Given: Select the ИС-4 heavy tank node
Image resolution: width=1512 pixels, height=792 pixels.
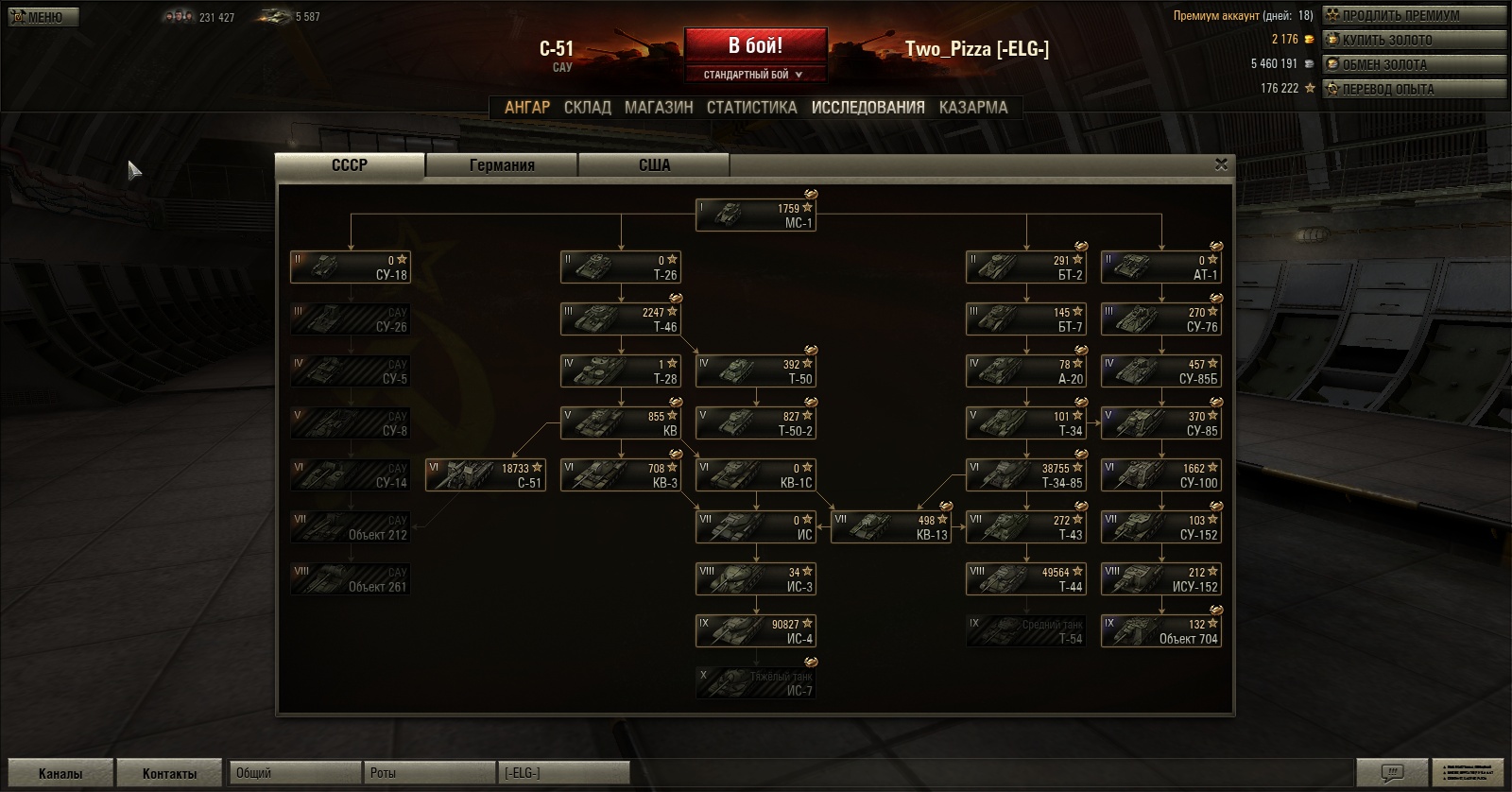Looking at the screenshot, I should coord(755,631).
